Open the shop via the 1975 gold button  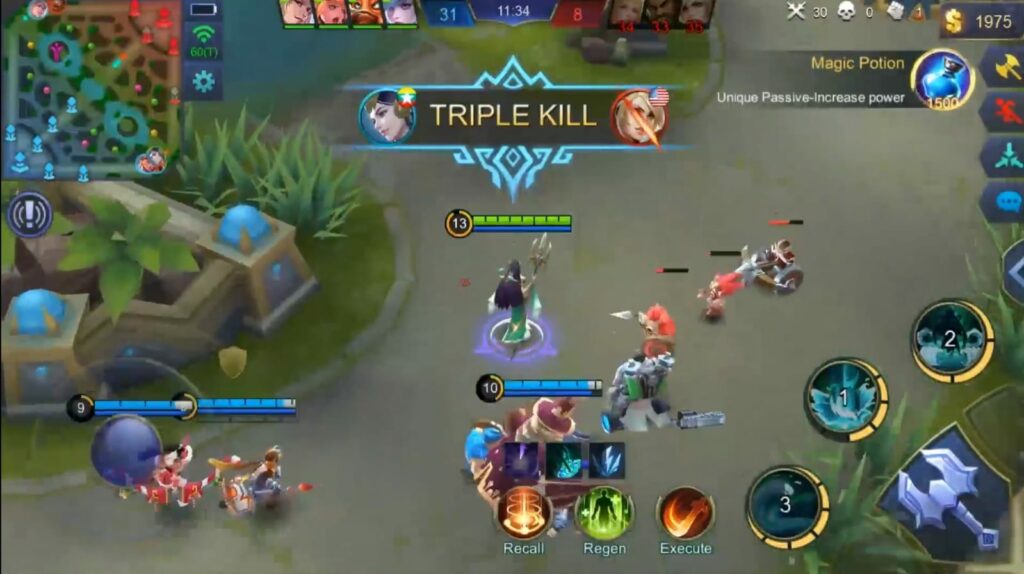pos(981,21)
